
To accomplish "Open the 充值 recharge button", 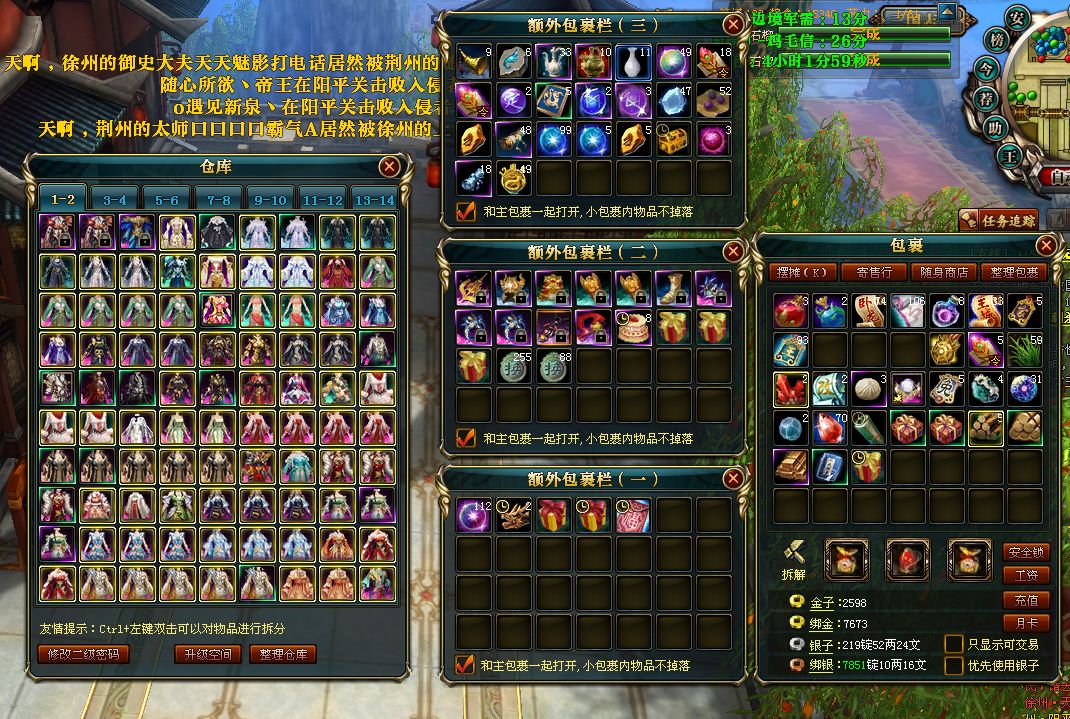I will coord(1026,600).
